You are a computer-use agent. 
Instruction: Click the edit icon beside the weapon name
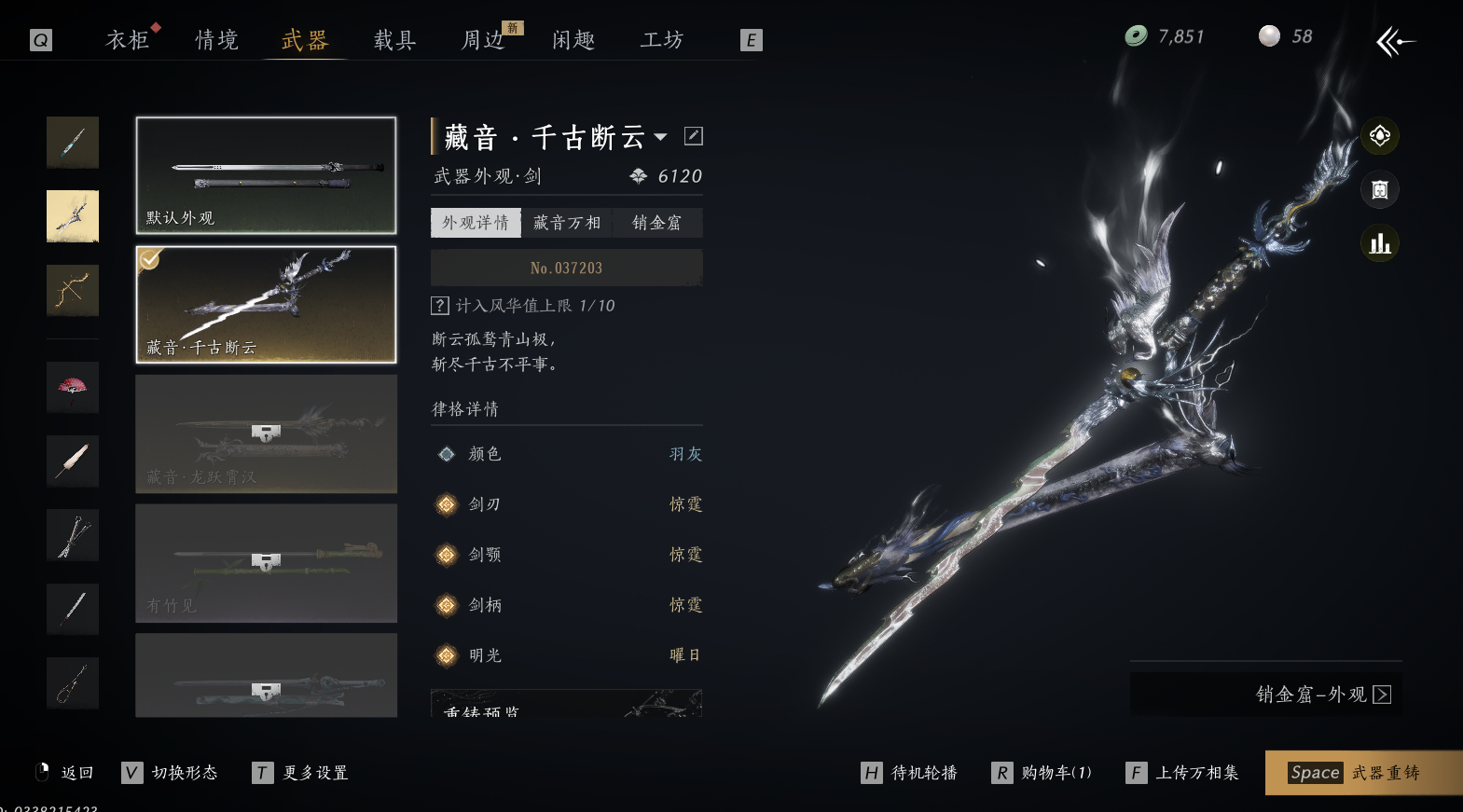pos(694,136)
